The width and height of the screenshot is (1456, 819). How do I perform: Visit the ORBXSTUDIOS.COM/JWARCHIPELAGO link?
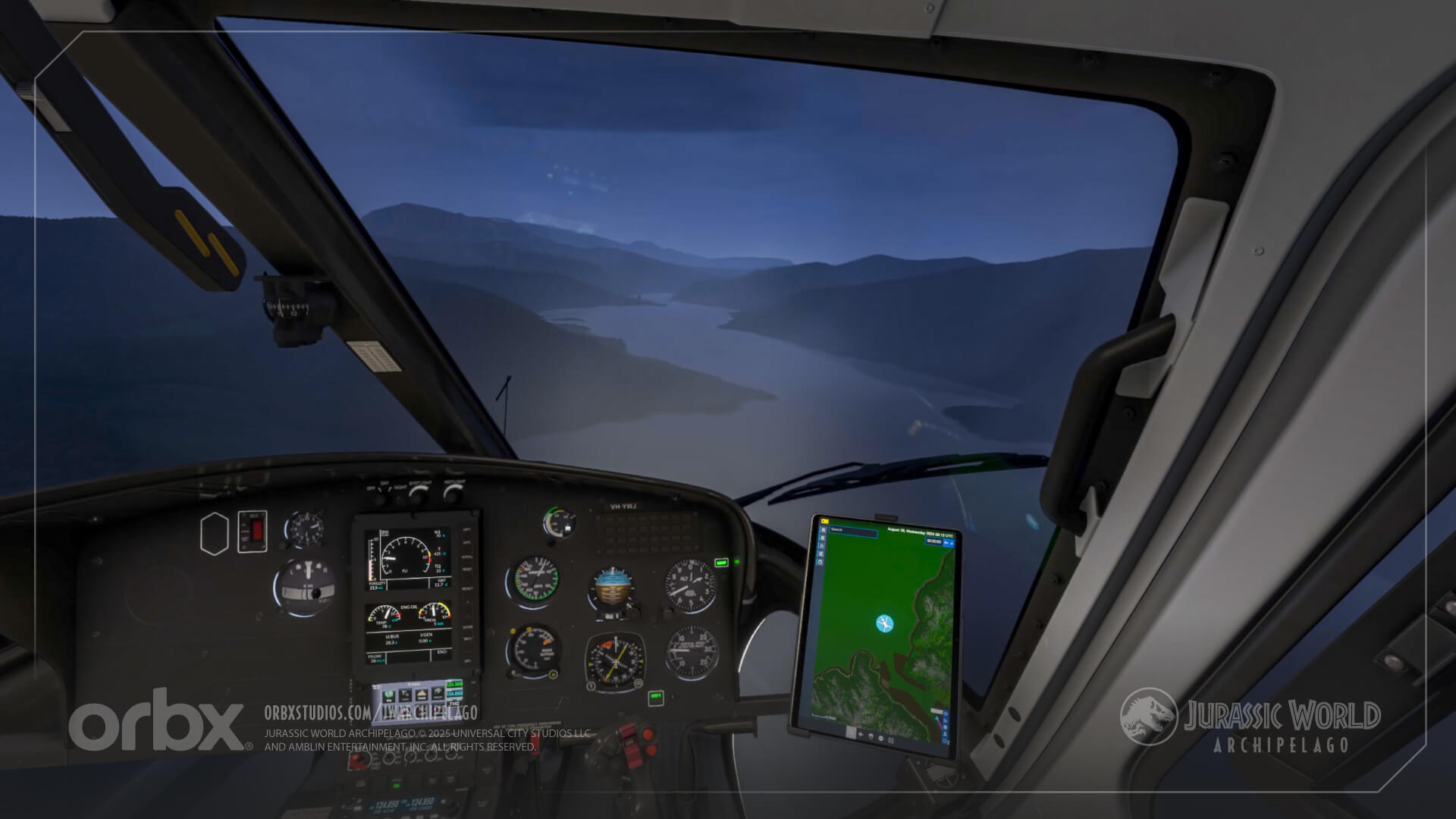tap(372, 713)
